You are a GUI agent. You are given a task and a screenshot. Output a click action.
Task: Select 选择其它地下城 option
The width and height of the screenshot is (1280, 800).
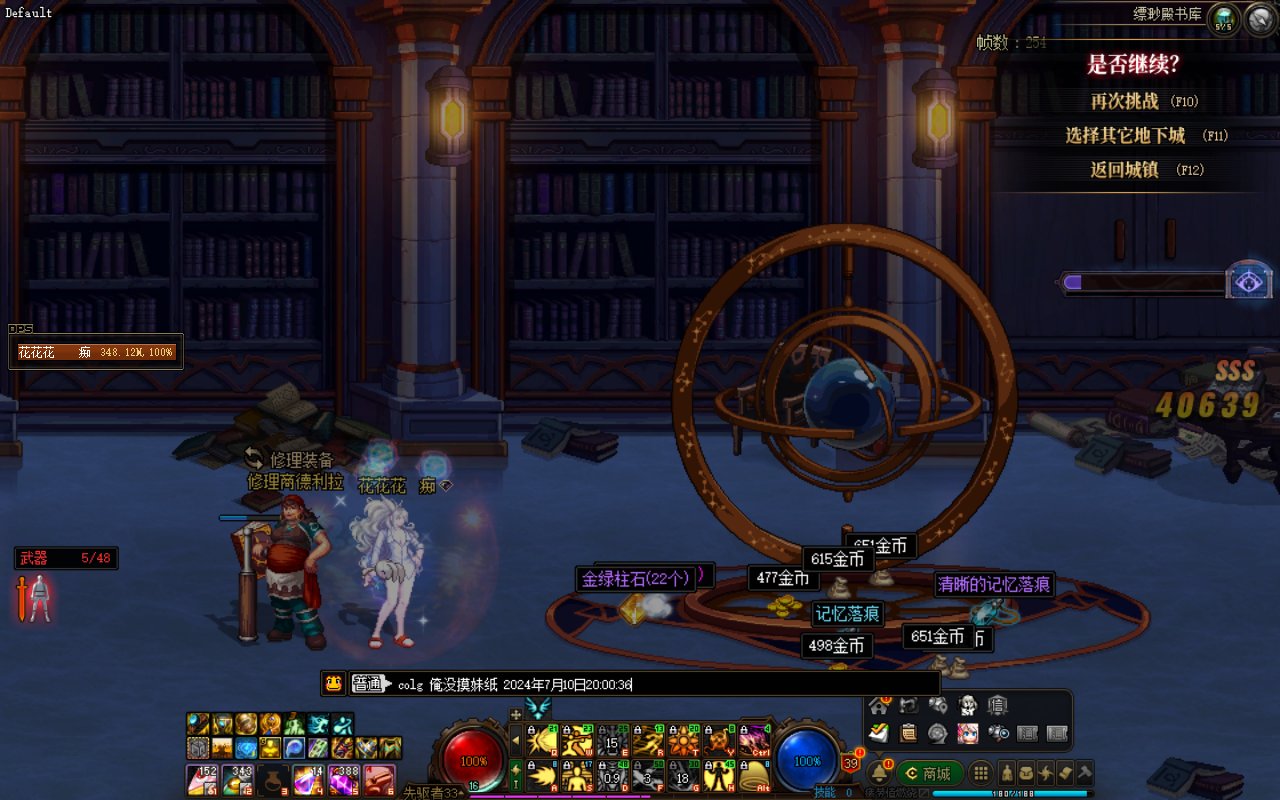1125,135
